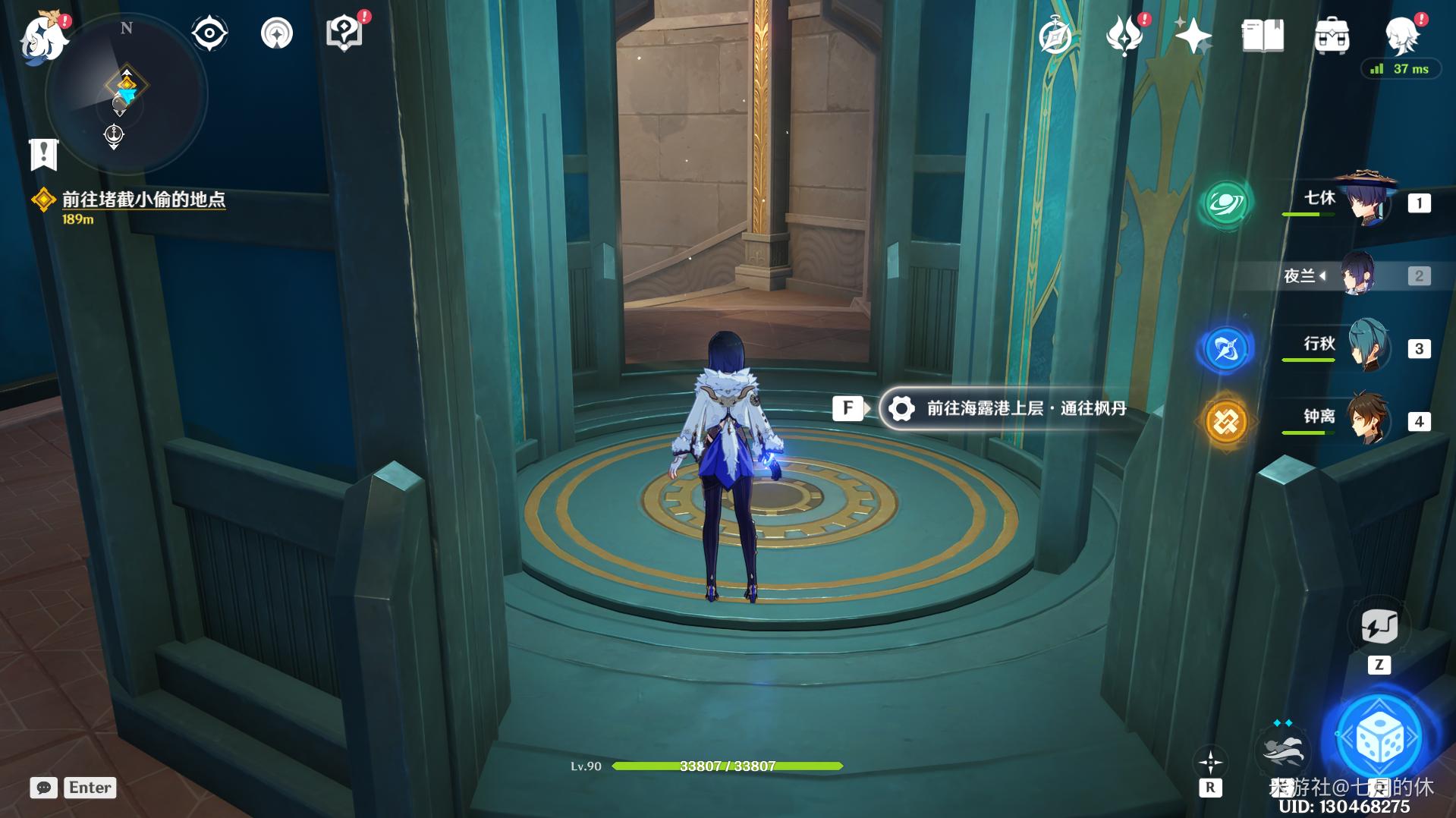Click the quest banner exclamation icon
This screenshot has width=1456, height=818.
tap(43, 154)
